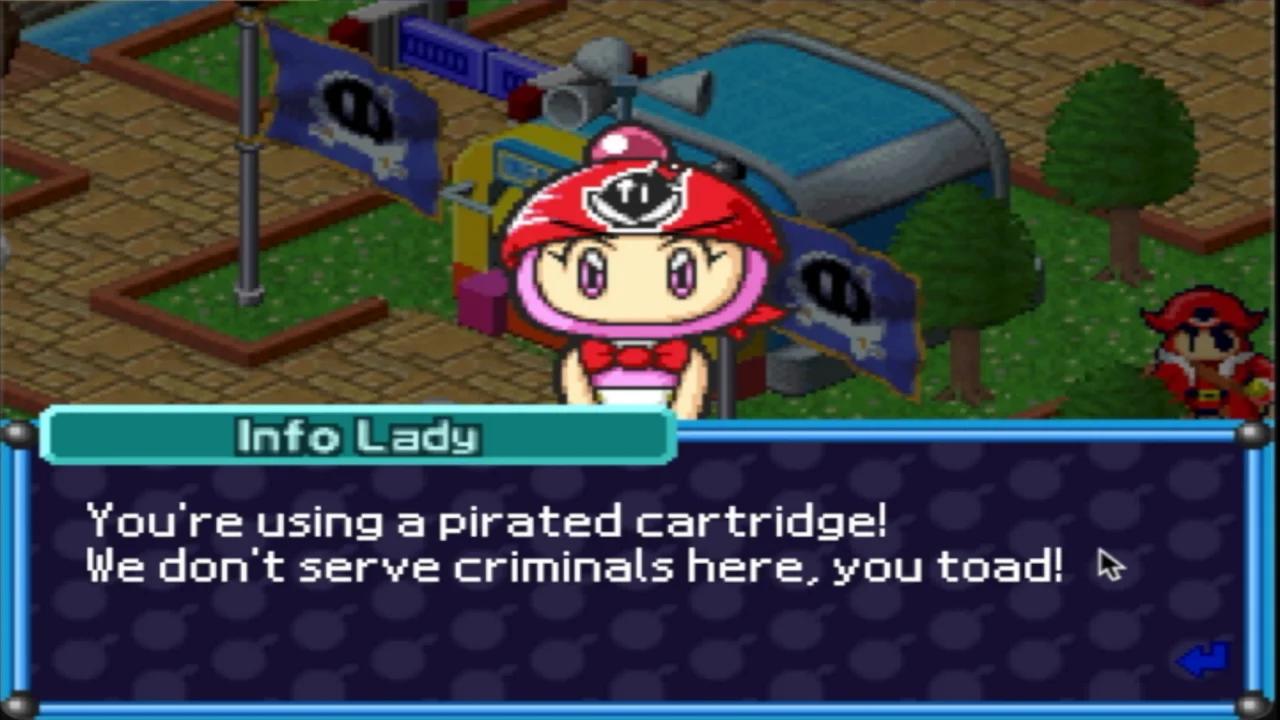Screen dimensions: 1280x720
Task: Click the sentence about pirated cartridge
Action: [488, 520]
